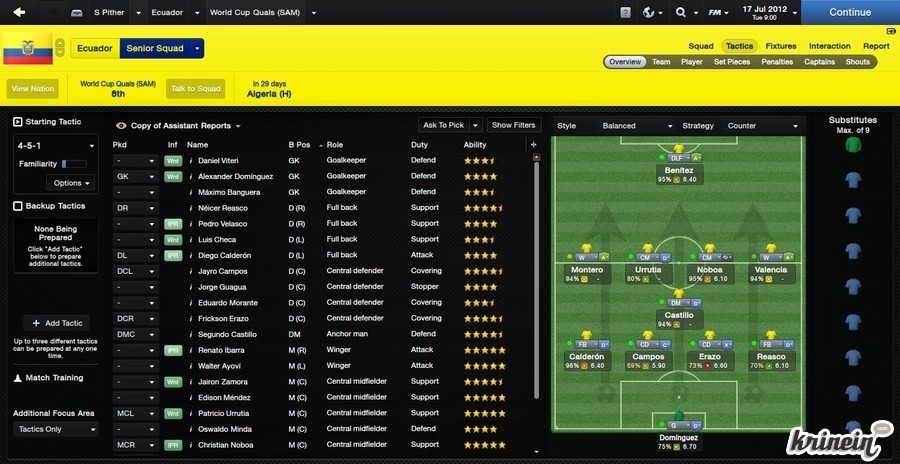Select Christian Noboa in player list
The width and height of the screenshot is (900, 464).
tap(228, 445)
